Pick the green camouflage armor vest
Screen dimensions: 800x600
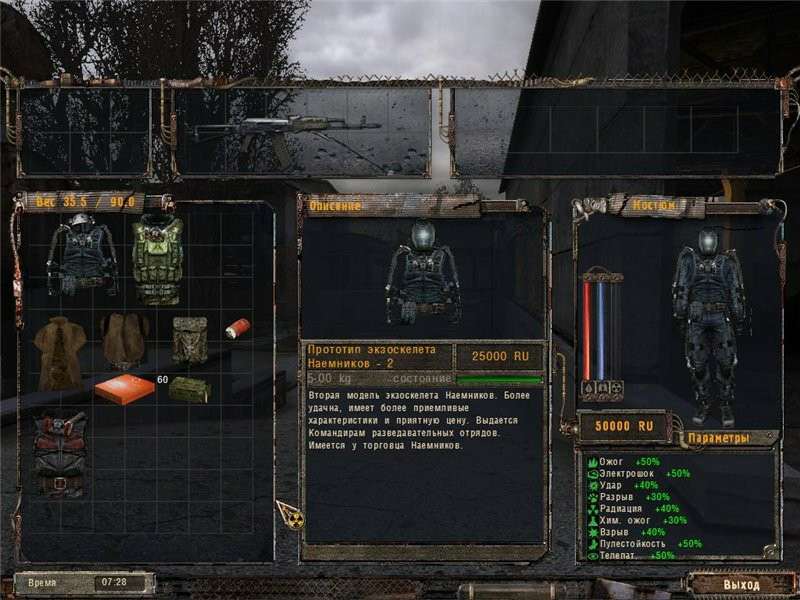click(157, 258)
